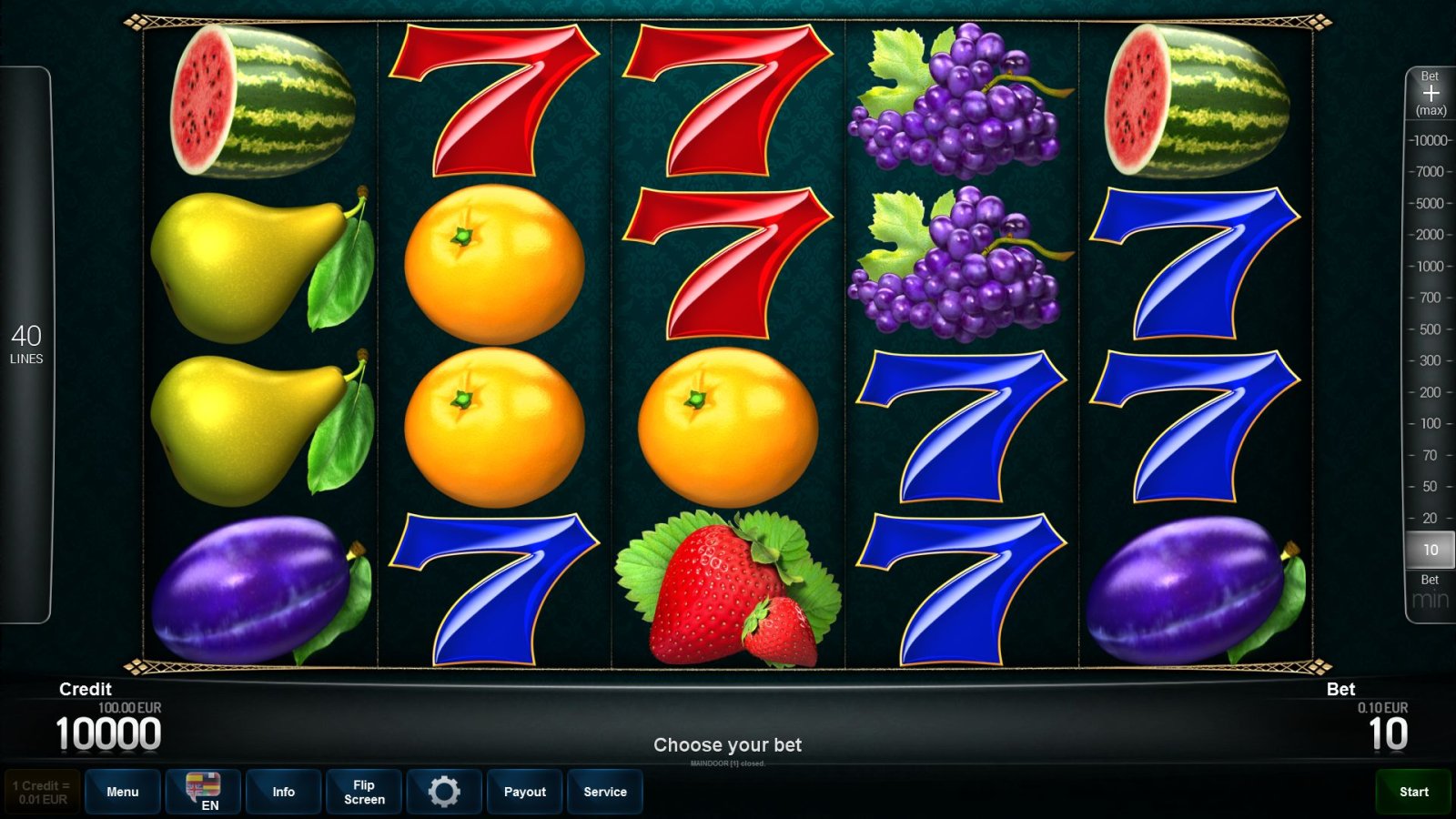Call the Service function
Image resolution: width=1456 pixels, height=819 pixels.
pos(605,792)
